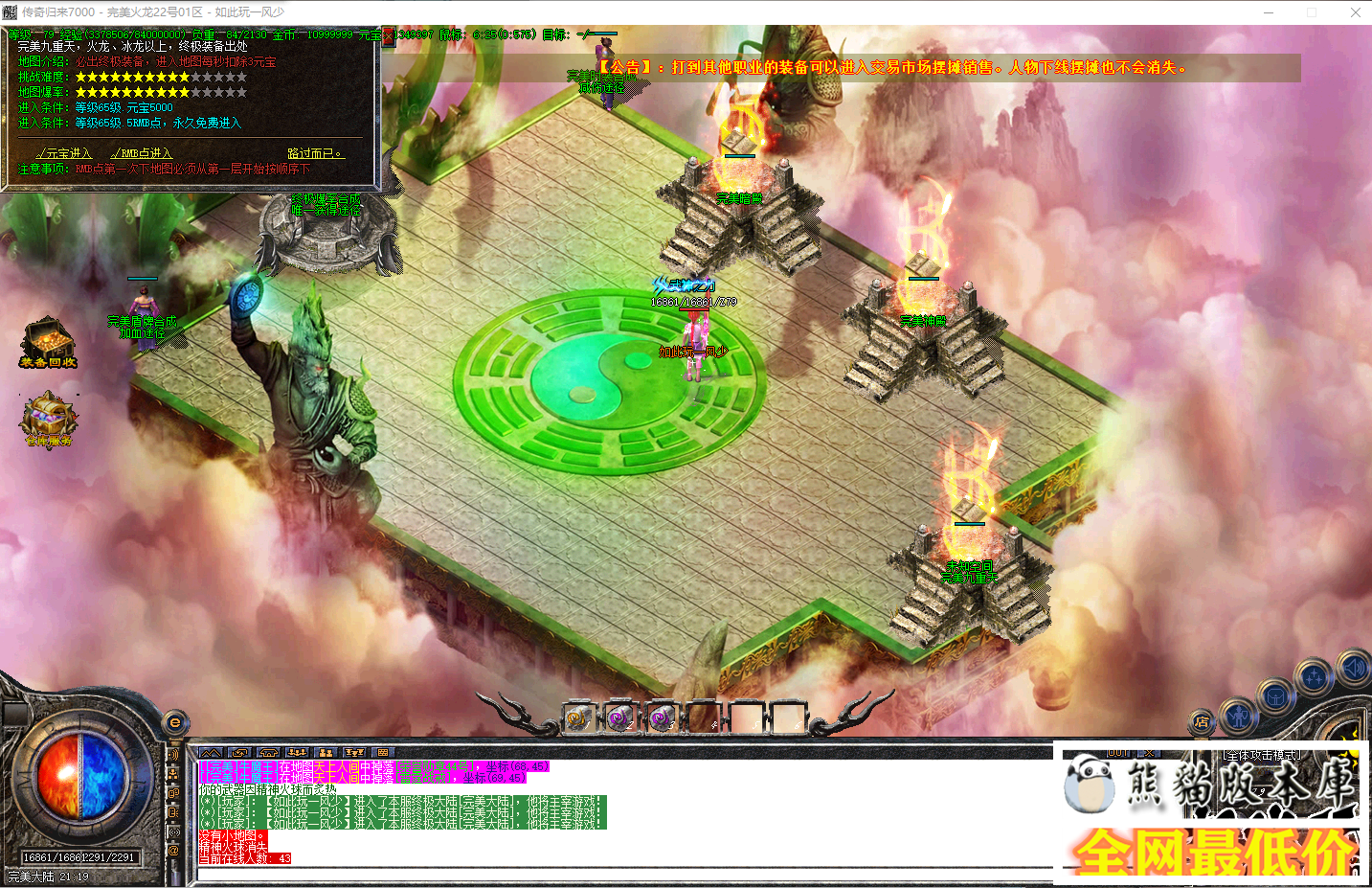Viewport: 1372px width, 888px height.
Task: Click the speaker sound icon at top right
Action: click(1354, 668)
